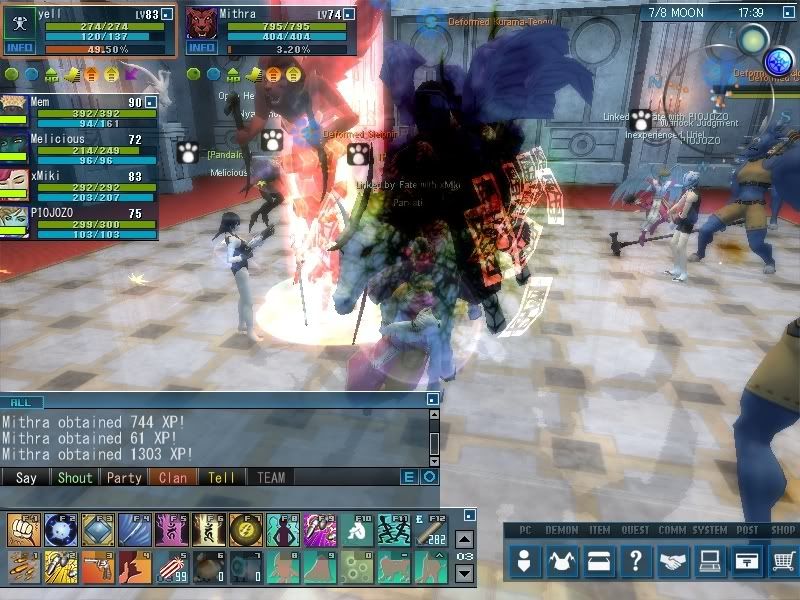Open the Shop cart menu
Image resolution: width=800 pixels, height=600 pixels.
pos(783,562)
